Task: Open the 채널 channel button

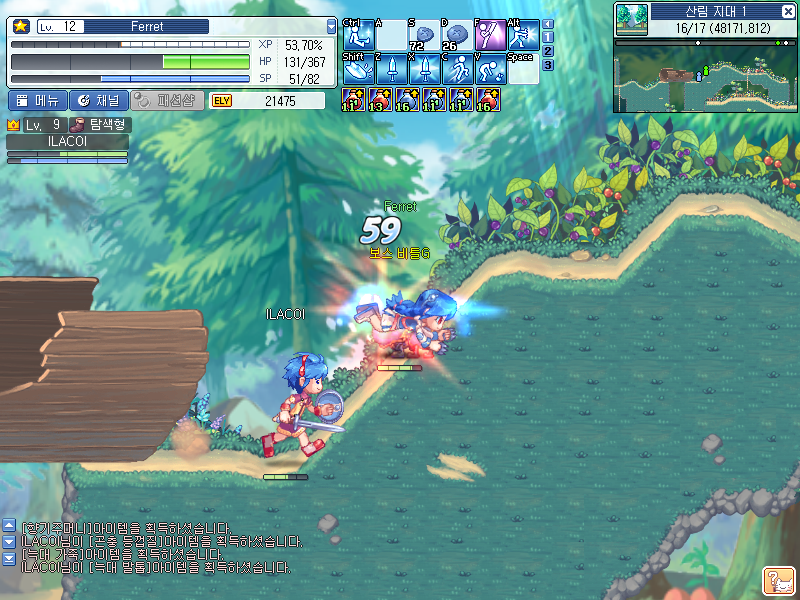Action: point(99,100)
